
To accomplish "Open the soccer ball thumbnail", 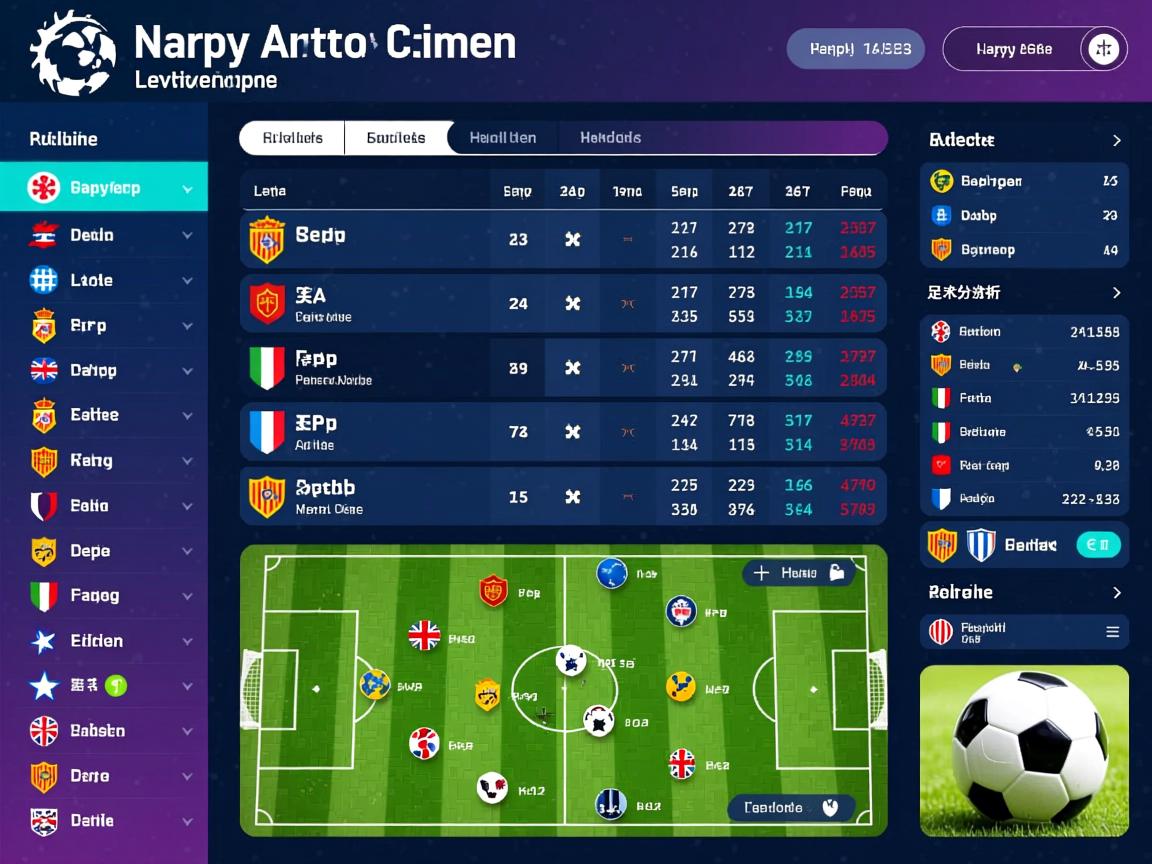I will coord(1024,750).
